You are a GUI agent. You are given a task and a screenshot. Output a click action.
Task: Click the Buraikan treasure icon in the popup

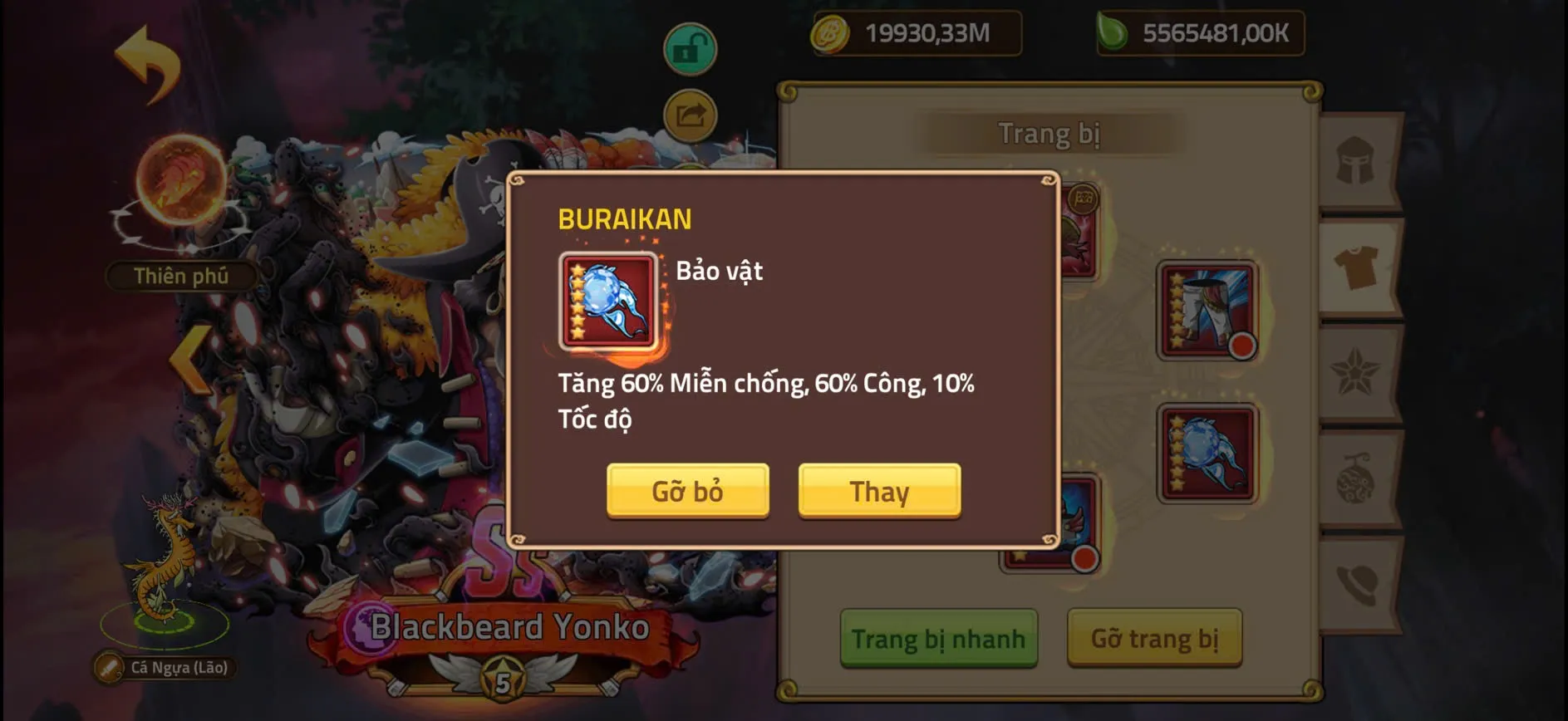tap(606, 301)
